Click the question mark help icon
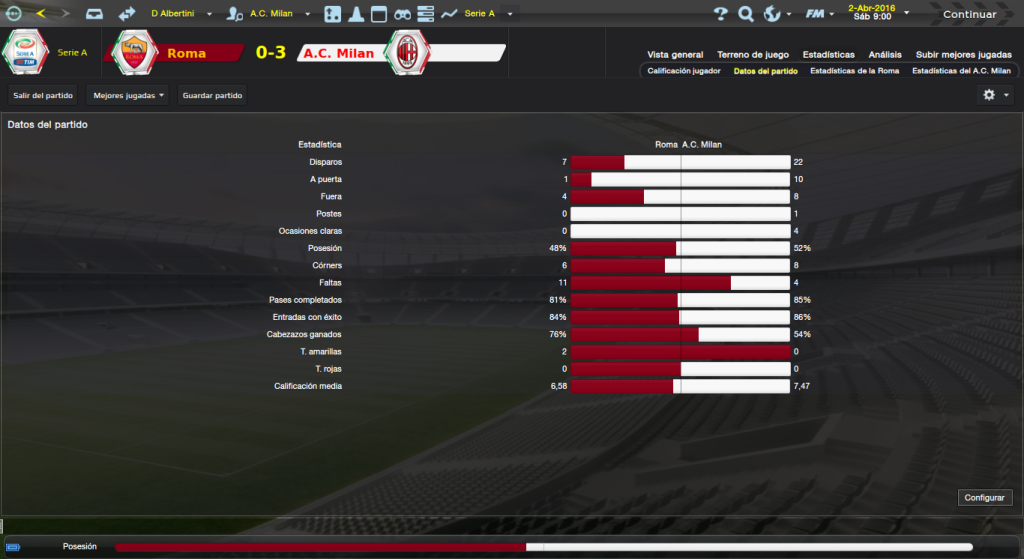This screenshot has height=559, width=1024. pos(721,14)
